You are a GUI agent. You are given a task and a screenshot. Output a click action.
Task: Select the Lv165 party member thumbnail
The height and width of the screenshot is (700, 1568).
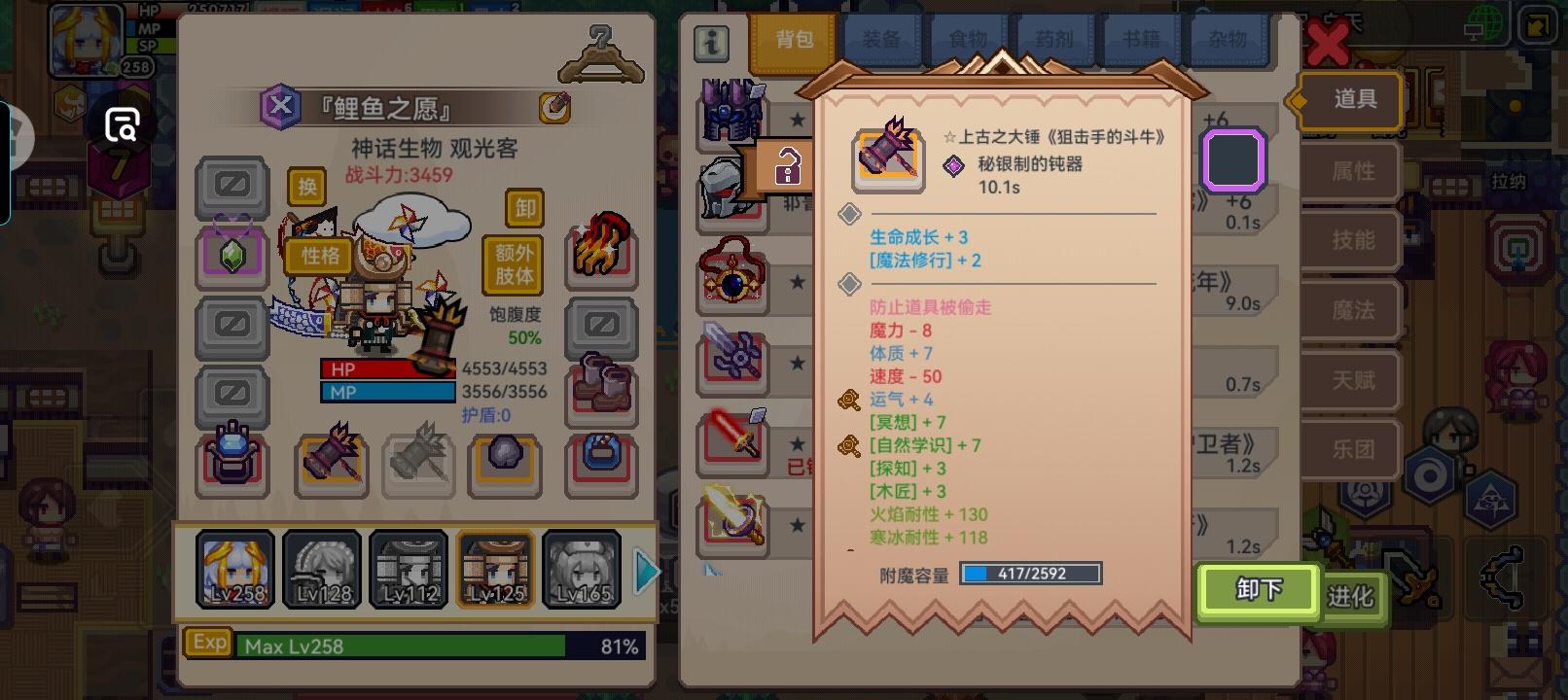point(582,569)
